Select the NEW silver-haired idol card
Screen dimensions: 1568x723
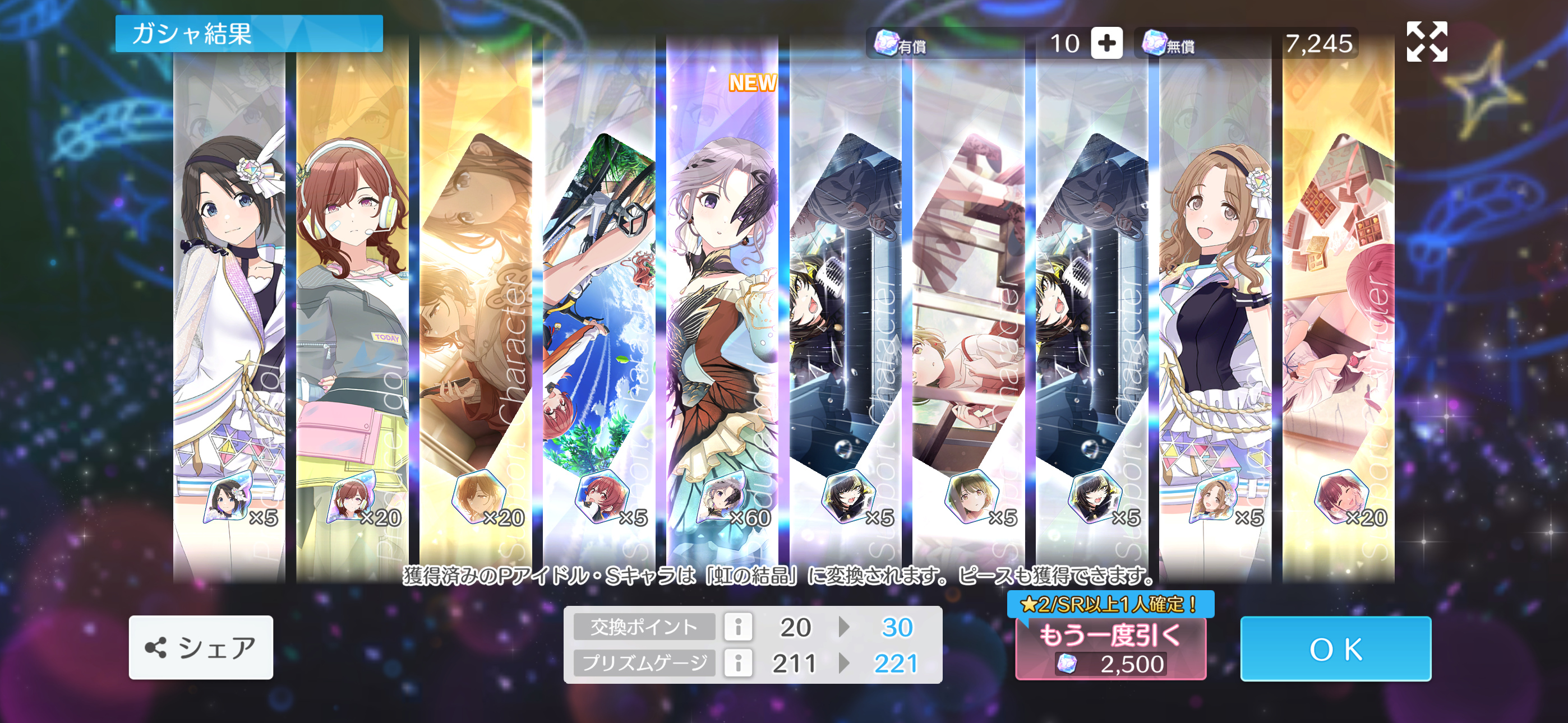tap(722, 304)
